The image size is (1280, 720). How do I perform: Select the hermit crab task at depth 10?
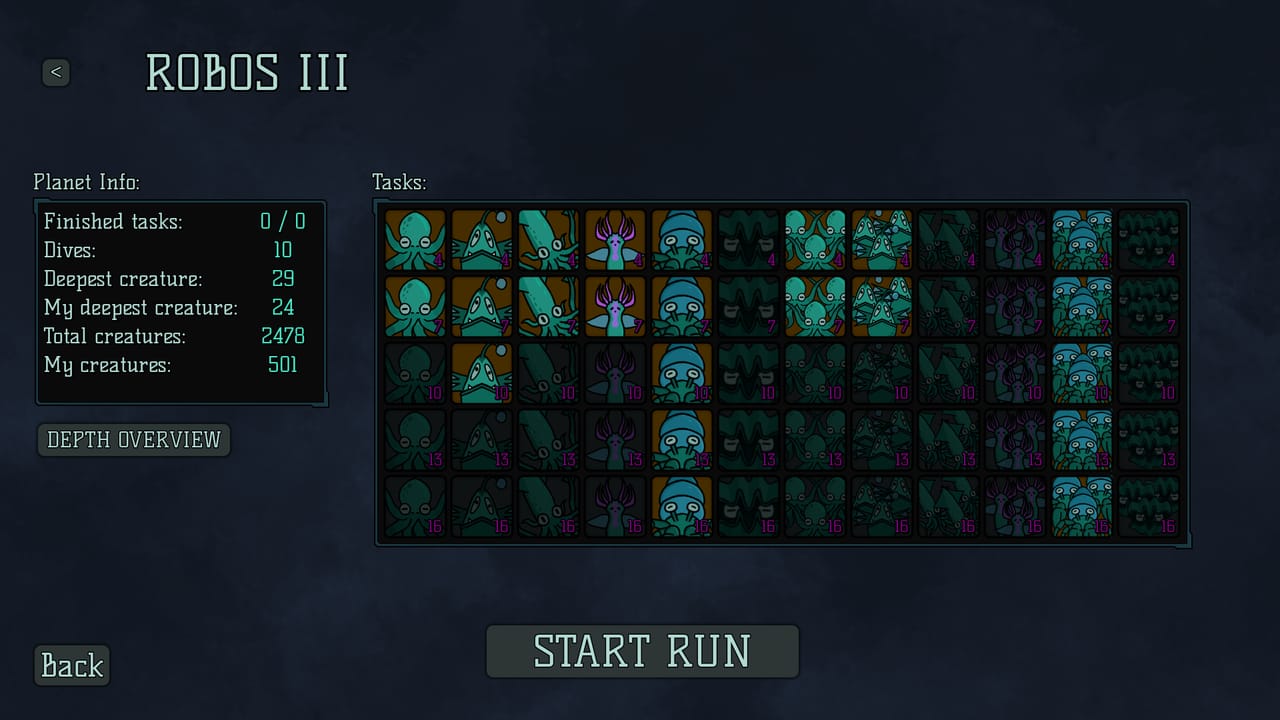681,374
